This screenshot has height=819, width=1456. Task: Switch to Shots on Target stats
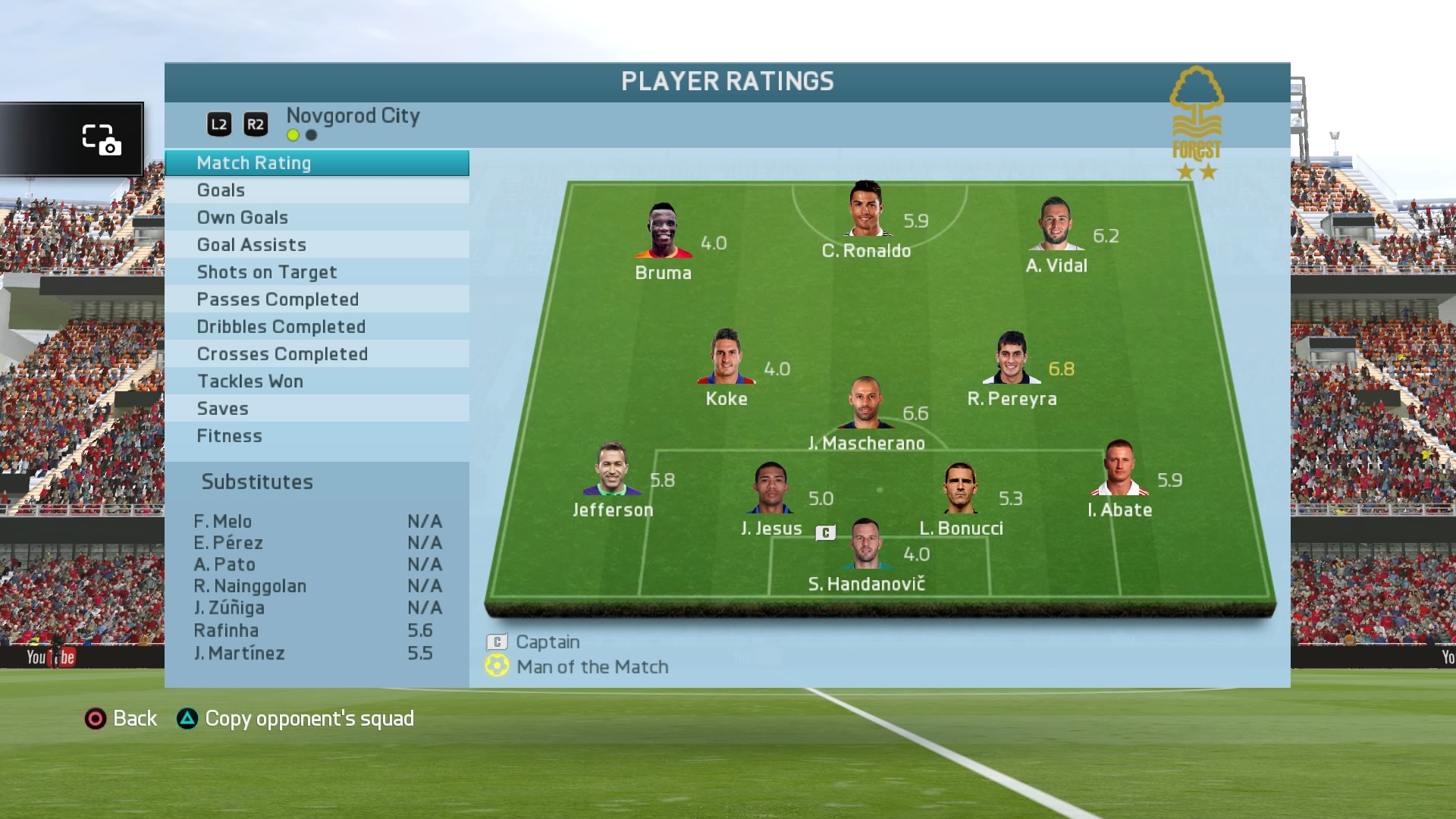316,272
